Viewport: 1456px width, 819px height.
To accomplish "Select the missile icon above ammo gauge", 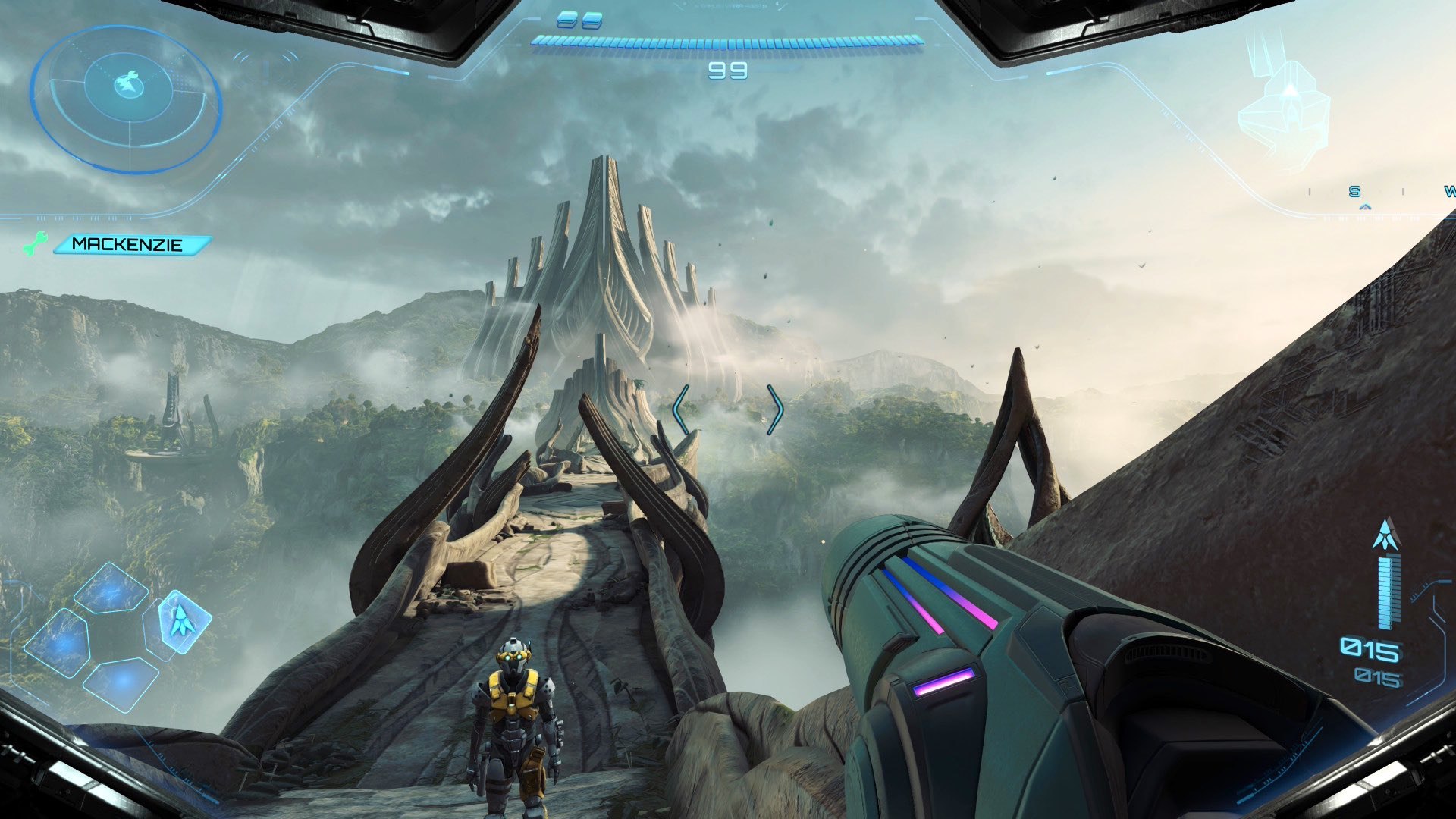I will [x=1387, y=534].
